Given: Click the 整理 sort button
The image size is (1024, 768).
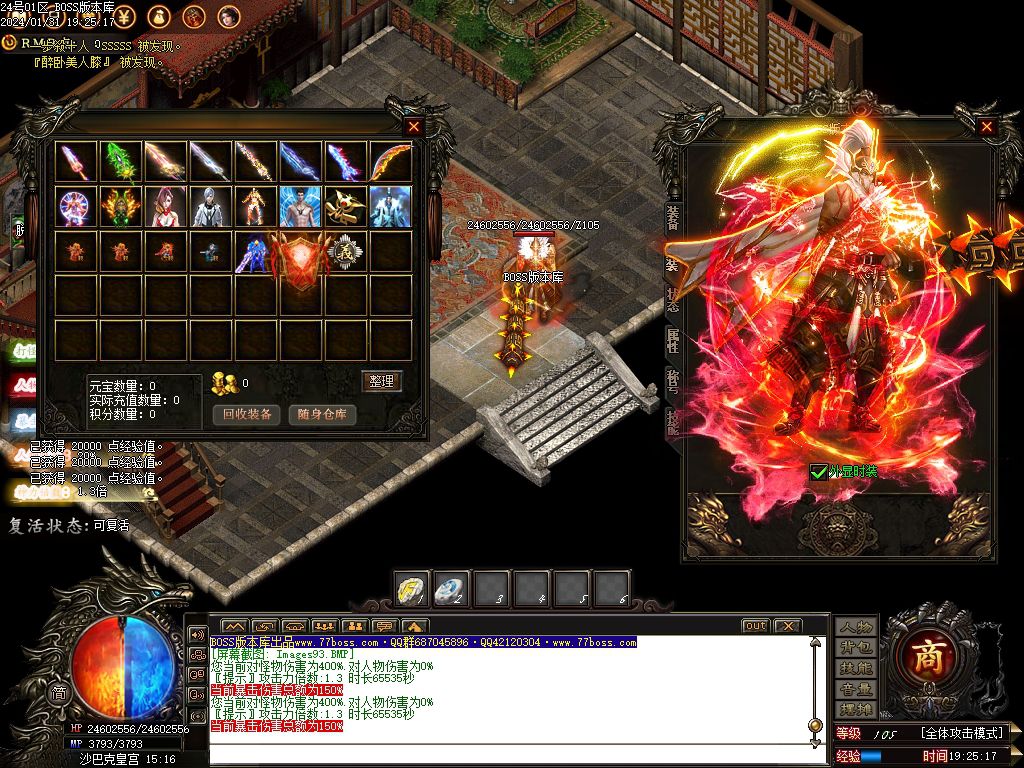Looking at the screenshot, I should coord(381,381).
